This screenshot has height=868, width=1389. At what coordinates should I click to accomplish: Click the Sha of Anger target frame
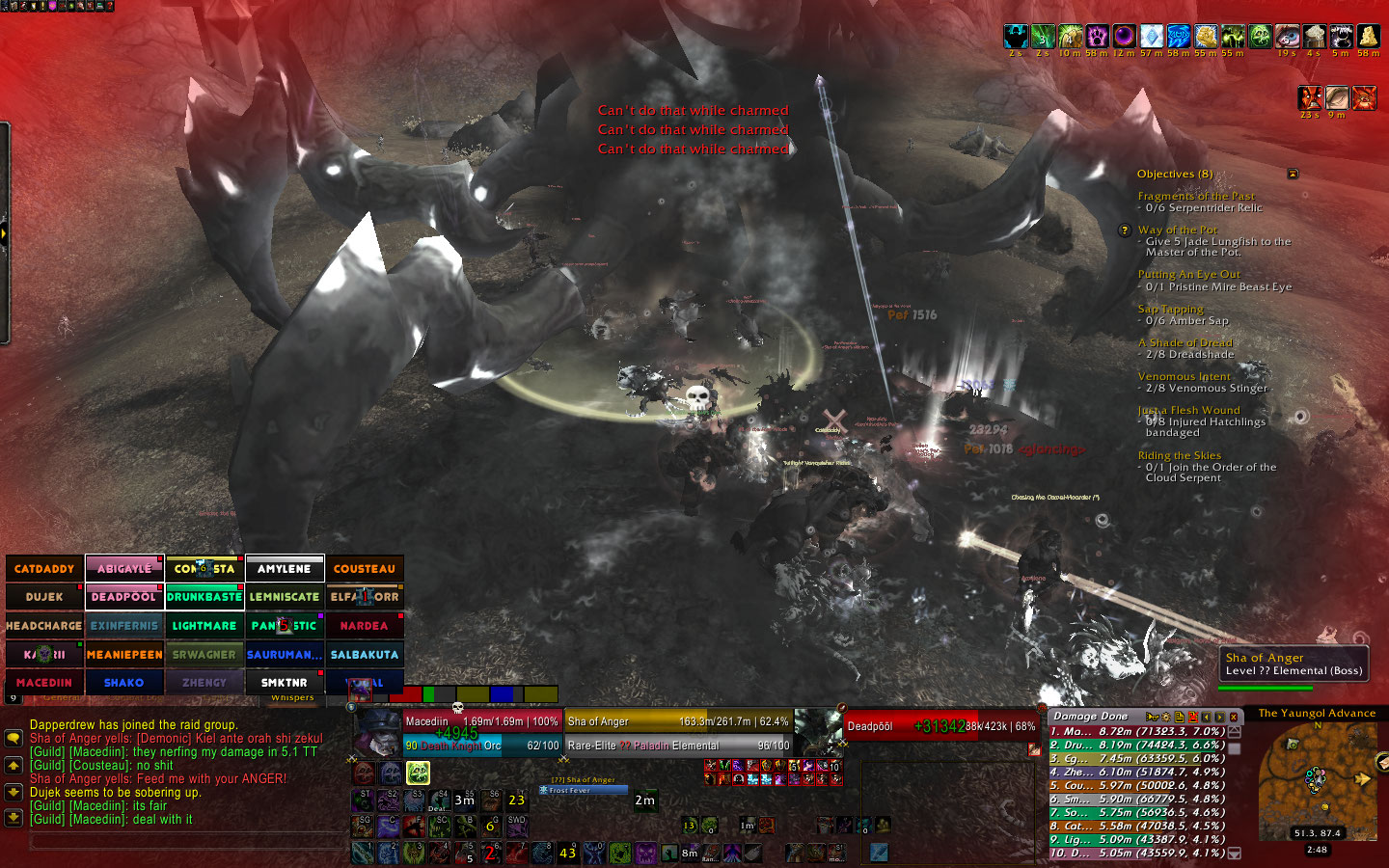677,733
